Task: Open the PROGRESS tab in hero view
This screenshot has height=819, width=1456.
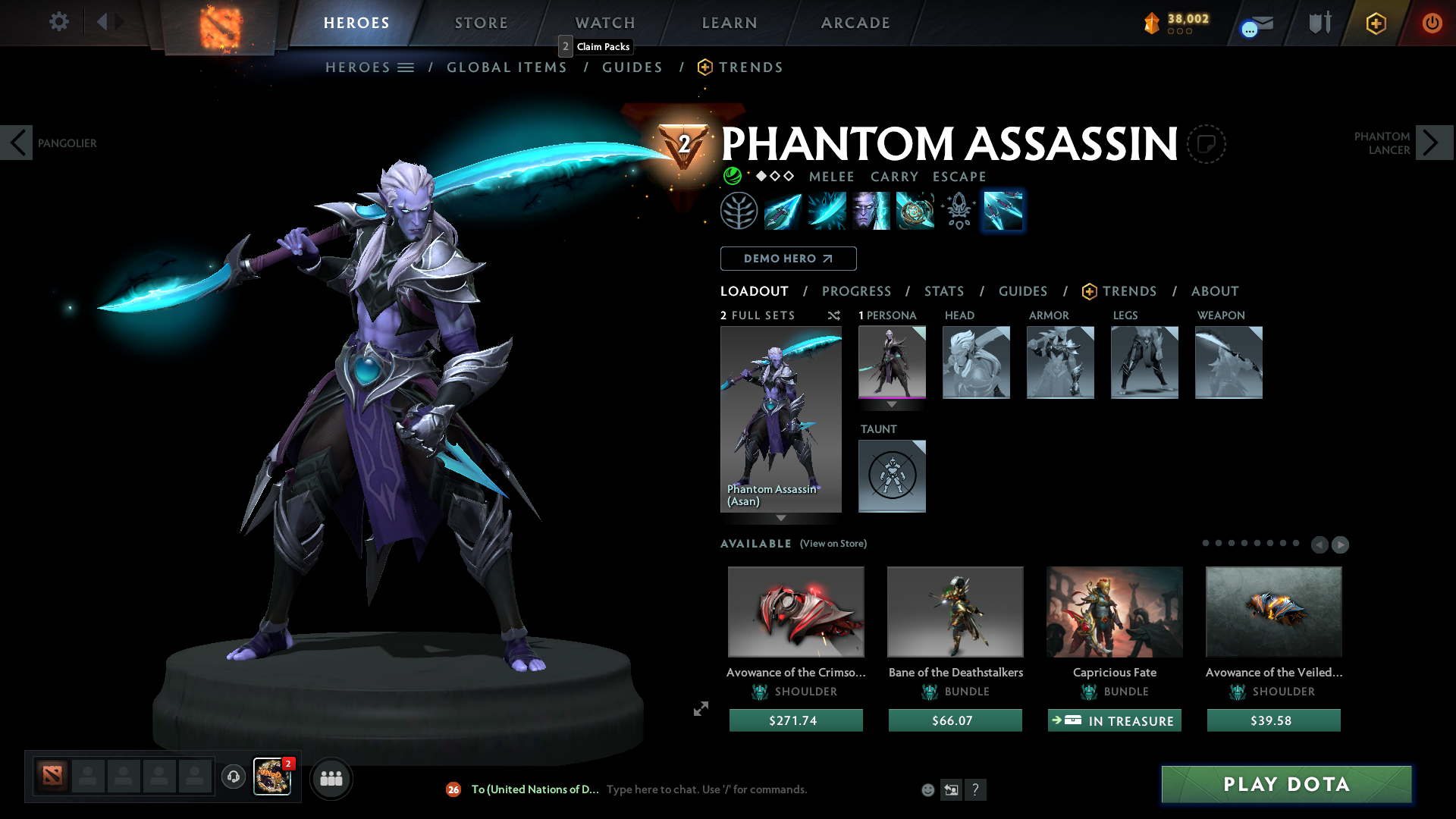Action: click(x=857, y=291)
